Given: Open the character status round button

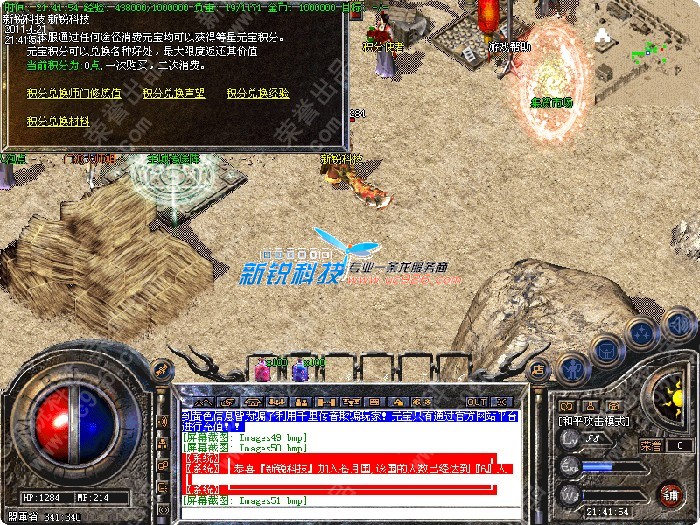Looking at the screenshot, I should 573,365.
